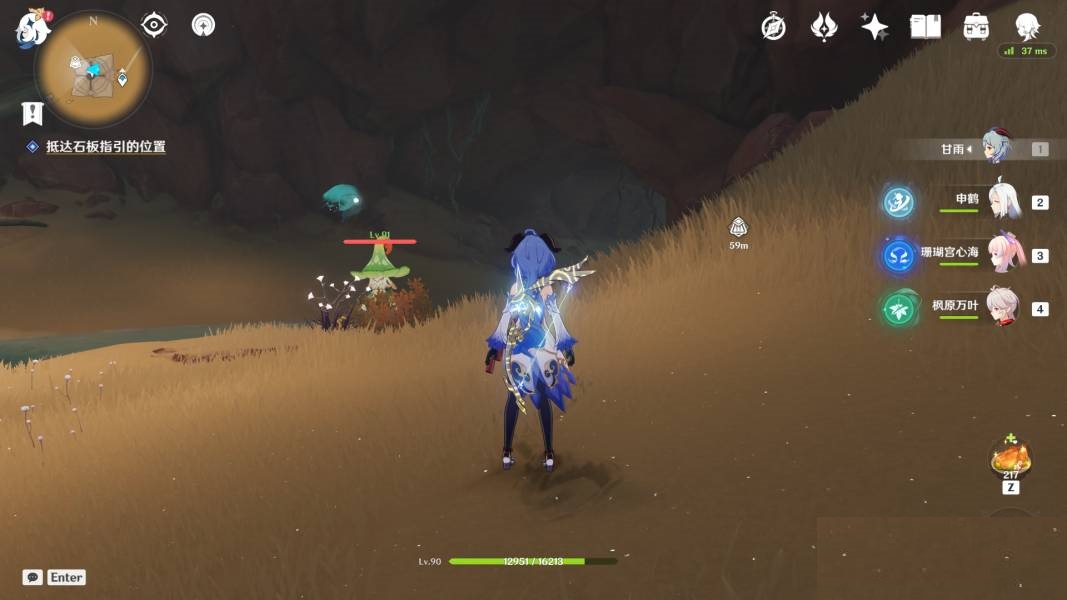Viewport: 1067px width, 600px height.
Task: Switch to party member 珊瑚宫心海
Action: point(1003,254)
